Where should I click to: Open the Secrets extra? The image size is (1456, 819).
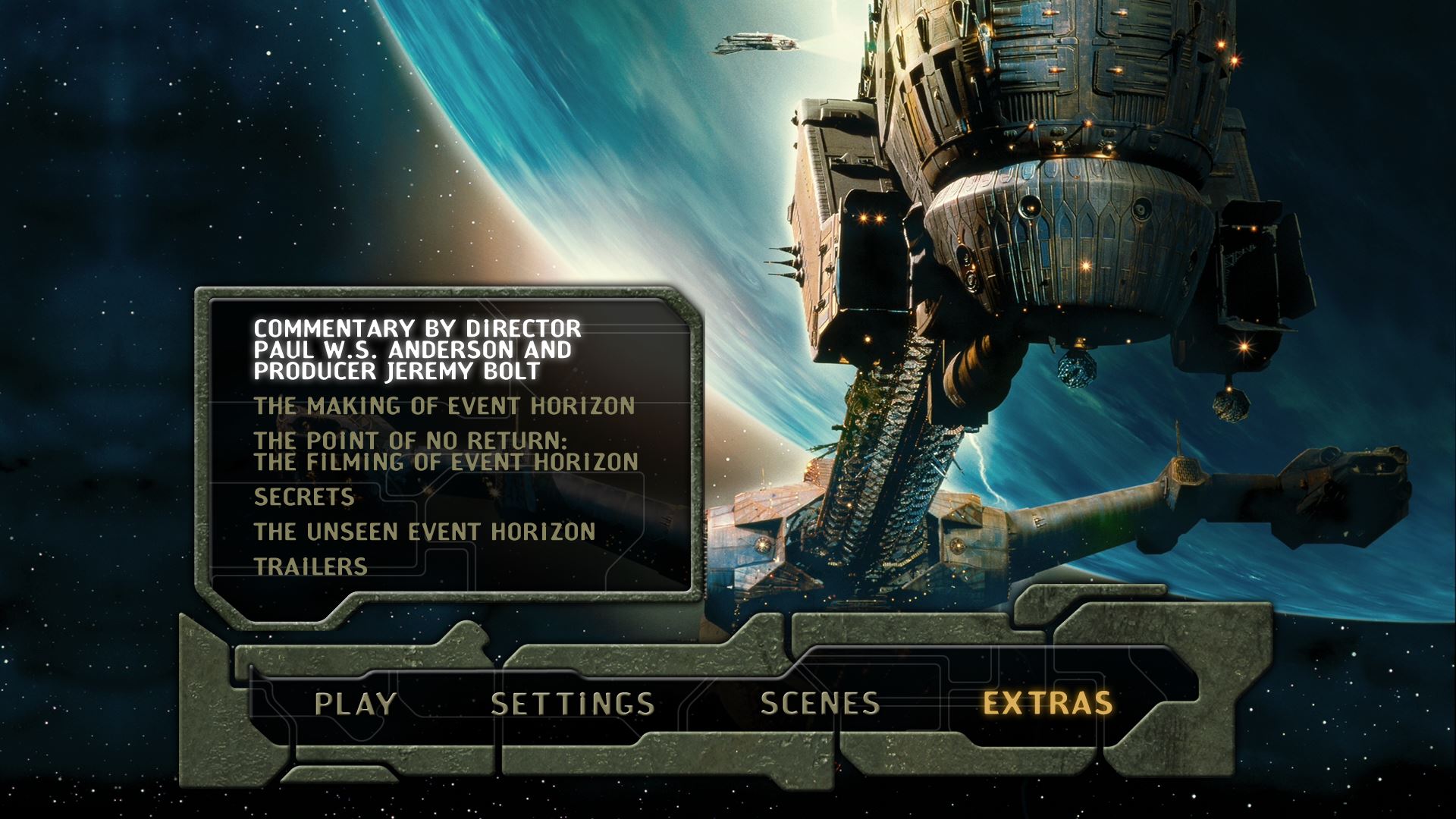[304, 497]
